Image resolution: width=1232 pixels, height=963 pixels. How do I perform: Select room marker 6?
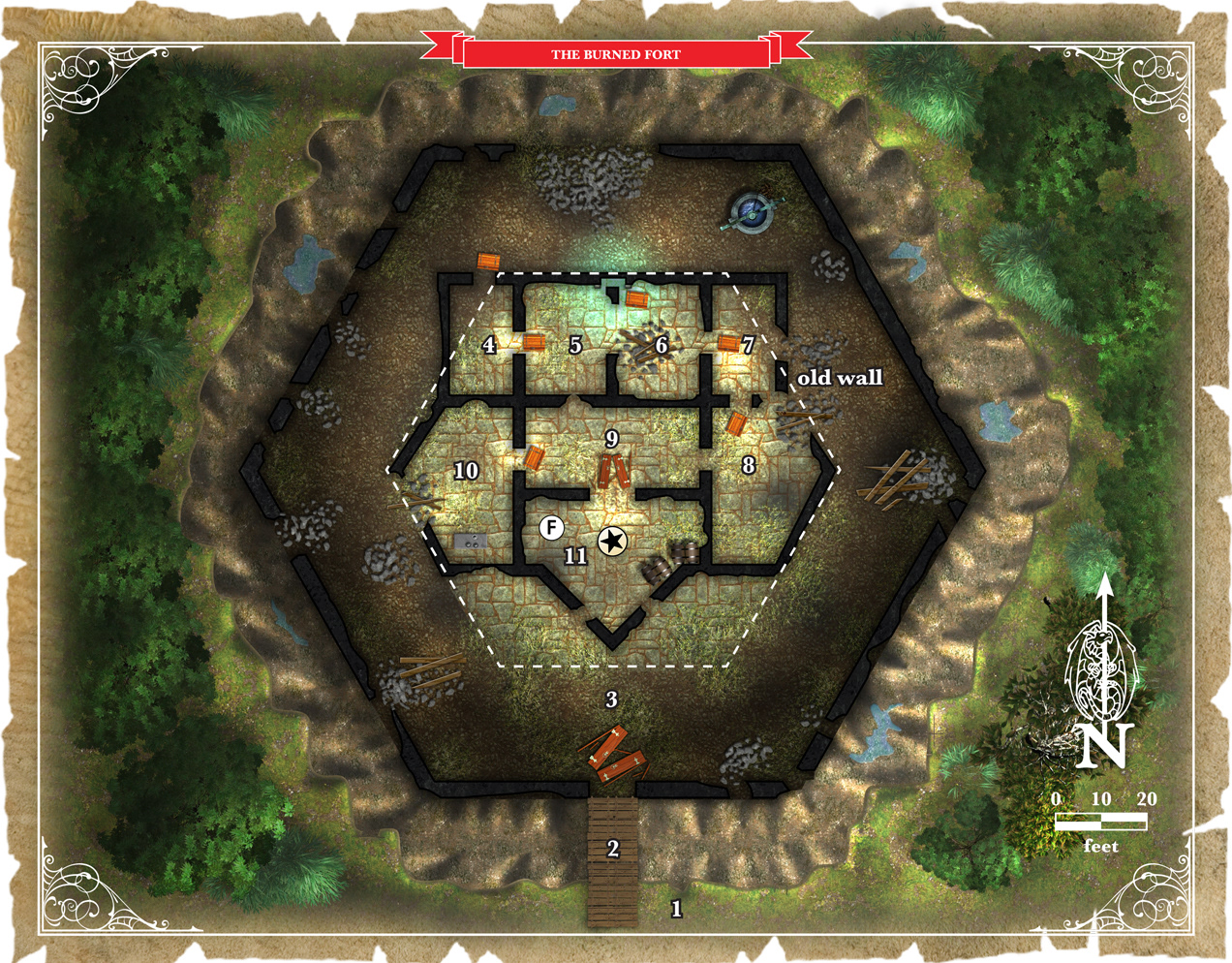pyautogui.click(x=662, y=345)
